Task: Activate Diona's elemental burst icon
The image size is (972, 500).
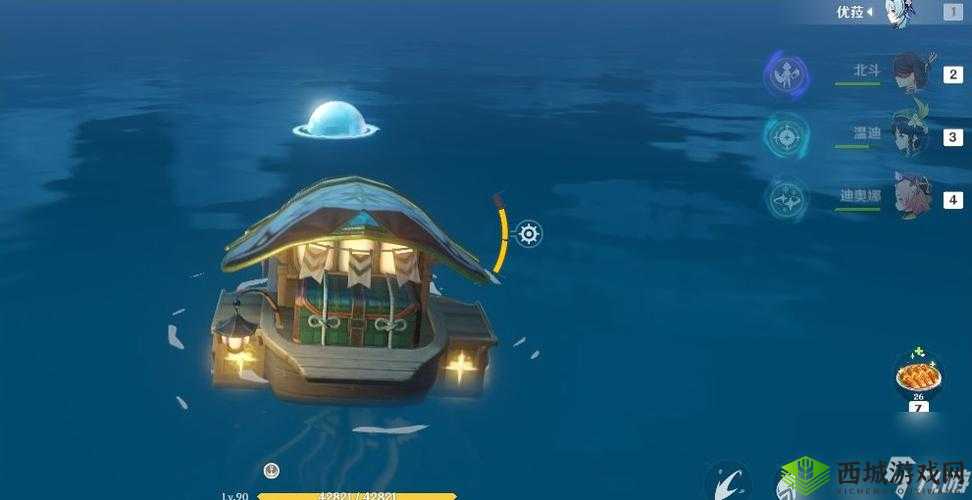Action: [787, 198]
